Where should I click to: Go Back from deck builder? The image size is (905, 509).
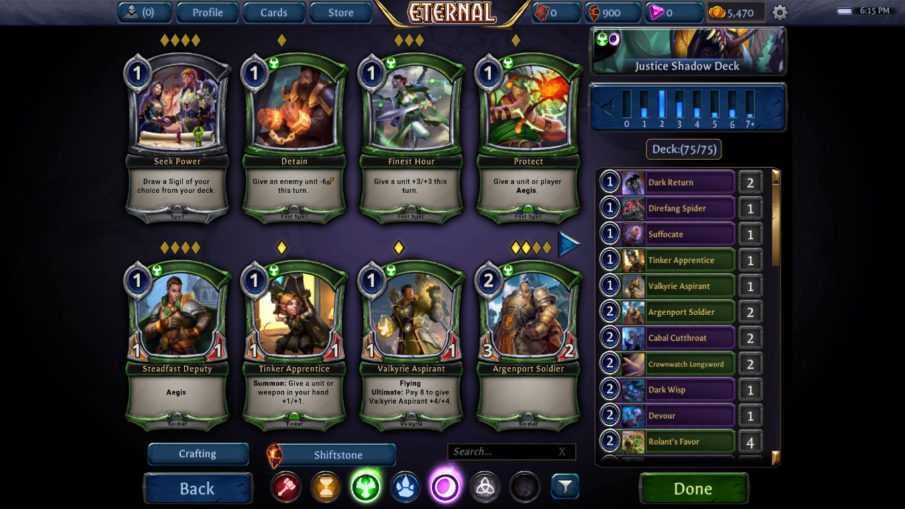(x=197, y=488)
